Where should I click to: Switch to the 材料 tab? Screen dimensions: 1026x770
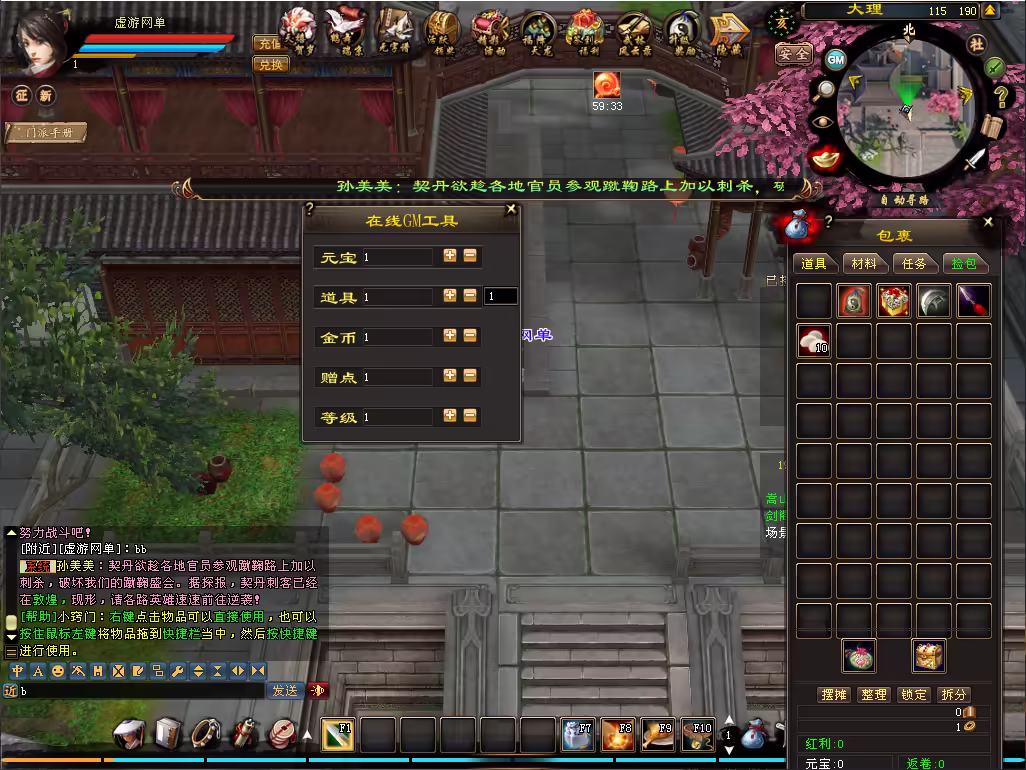(x=864, y=263)
